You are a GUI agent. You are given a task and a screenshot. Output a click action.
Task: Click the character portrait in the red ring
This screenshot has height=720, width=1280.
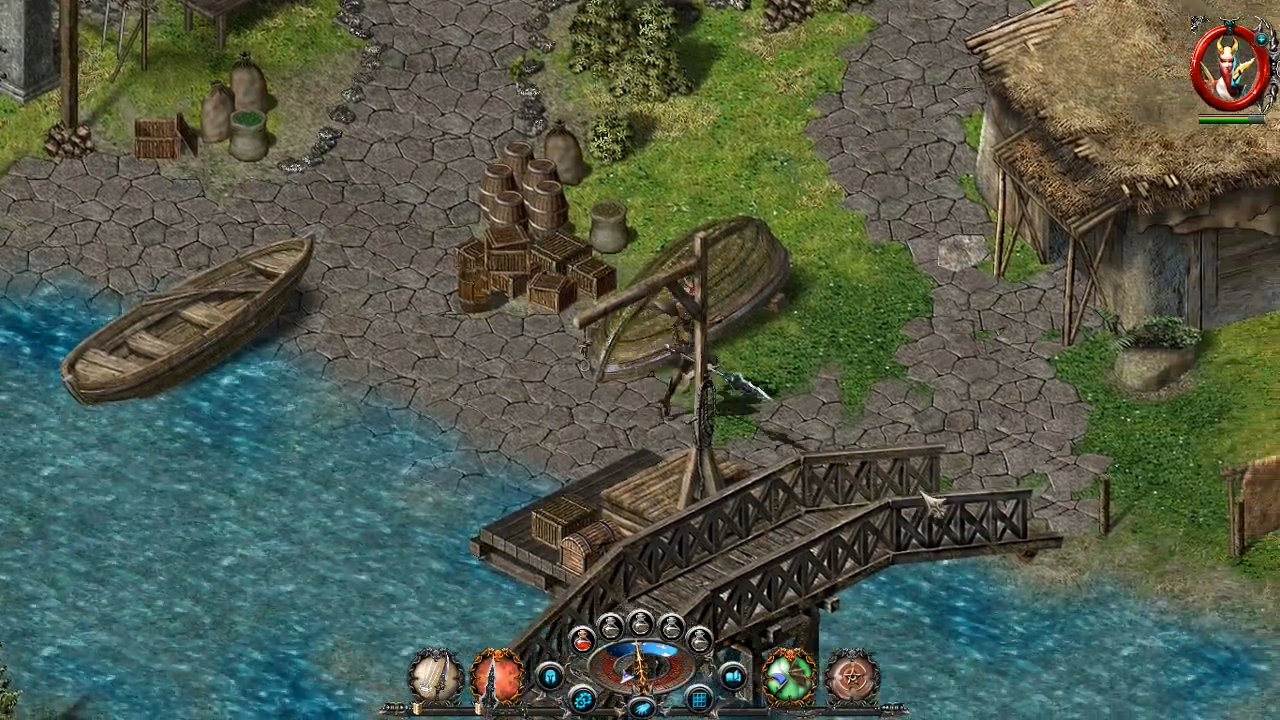tap(1229, 67)
